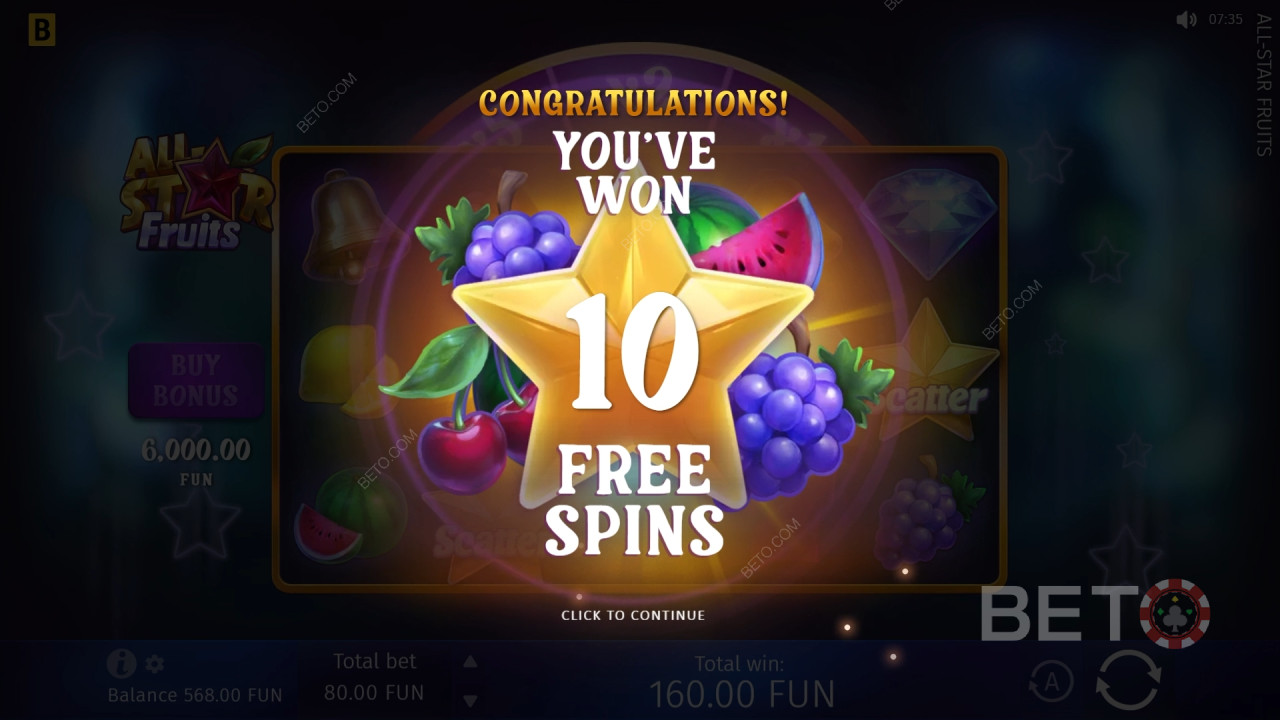Screen dimensions: 1280x720
Task: Open the settings gear icon
Action: (155, 664)
